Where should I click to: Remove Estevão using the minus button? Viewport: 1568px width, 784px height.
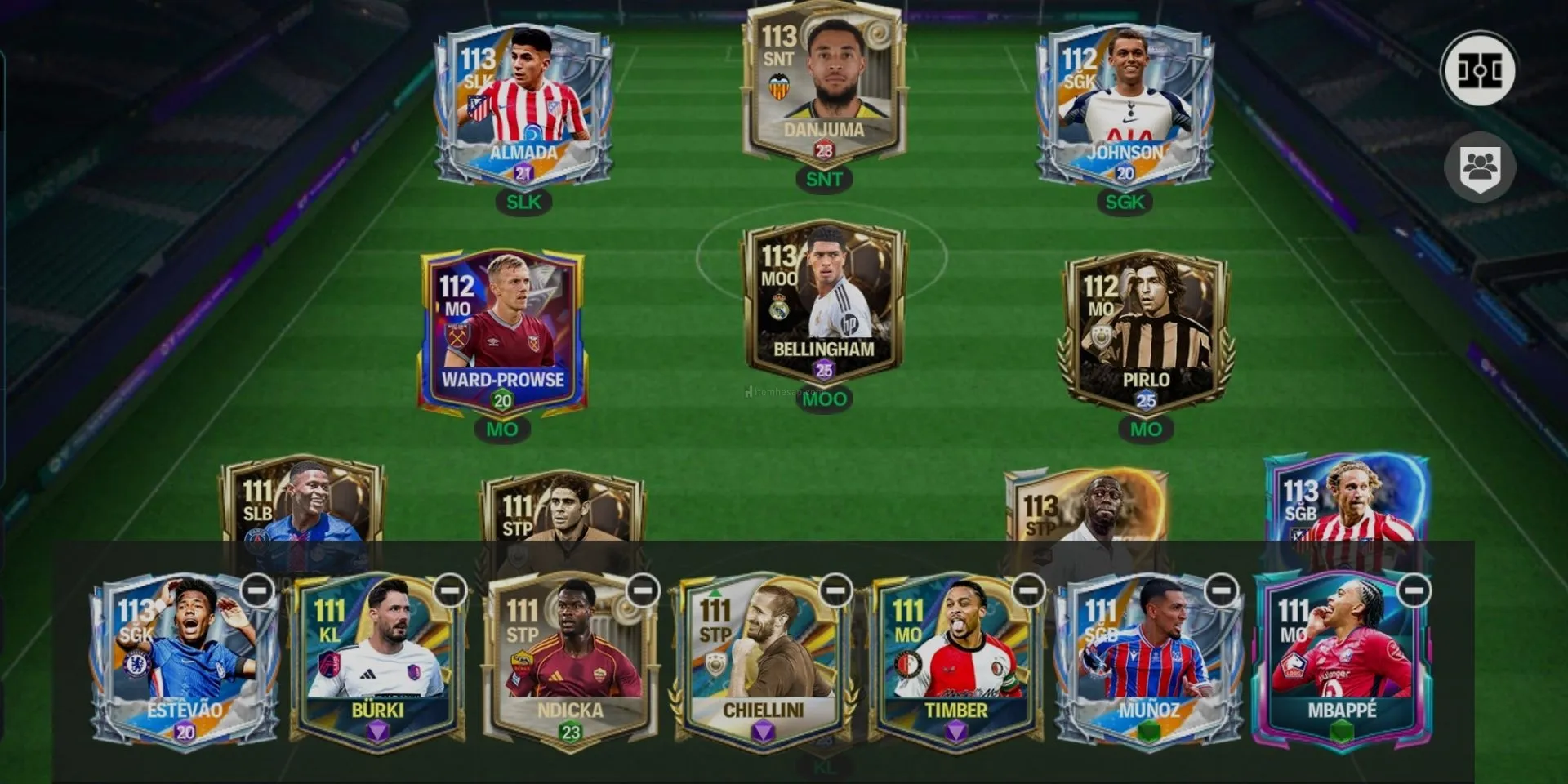coord(257,590)
